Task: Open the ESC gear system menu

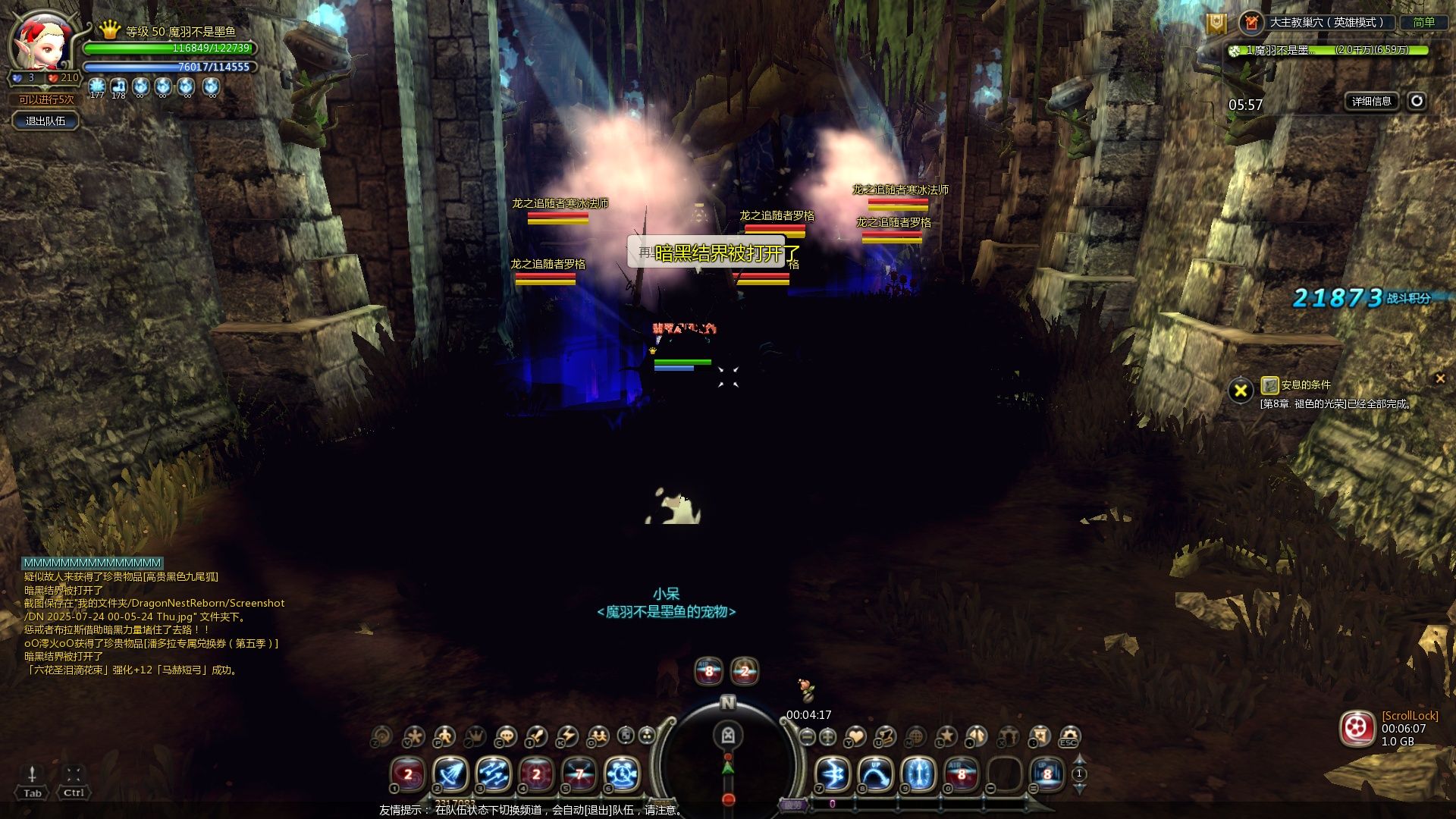Action: tap(1069, 736)
